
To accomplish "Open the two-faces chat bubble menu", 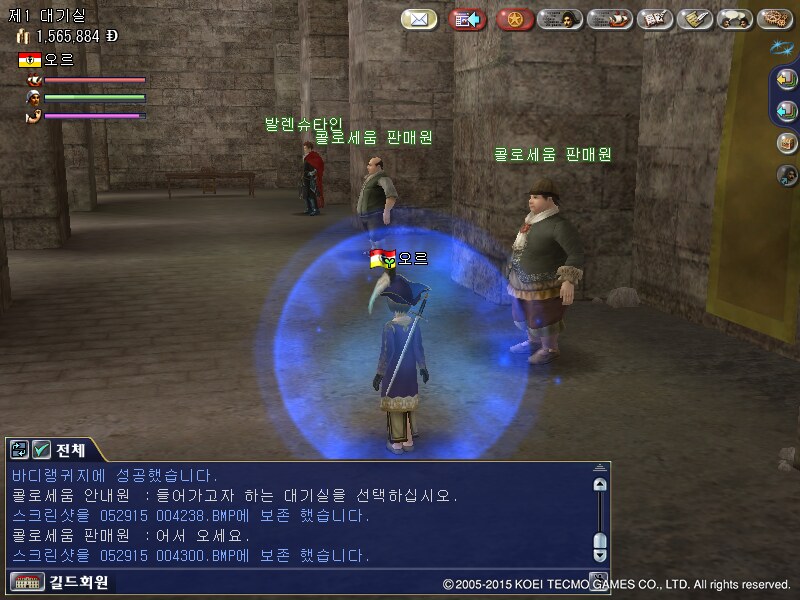I will (x=735, y=19).
